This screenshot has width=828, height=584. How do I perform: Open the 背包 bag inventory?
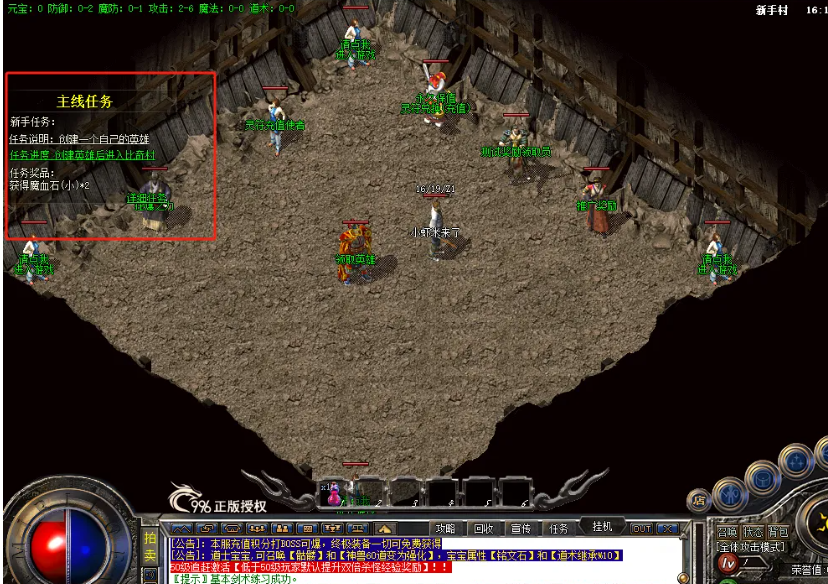pyautogui.click(x=778, y=532)
